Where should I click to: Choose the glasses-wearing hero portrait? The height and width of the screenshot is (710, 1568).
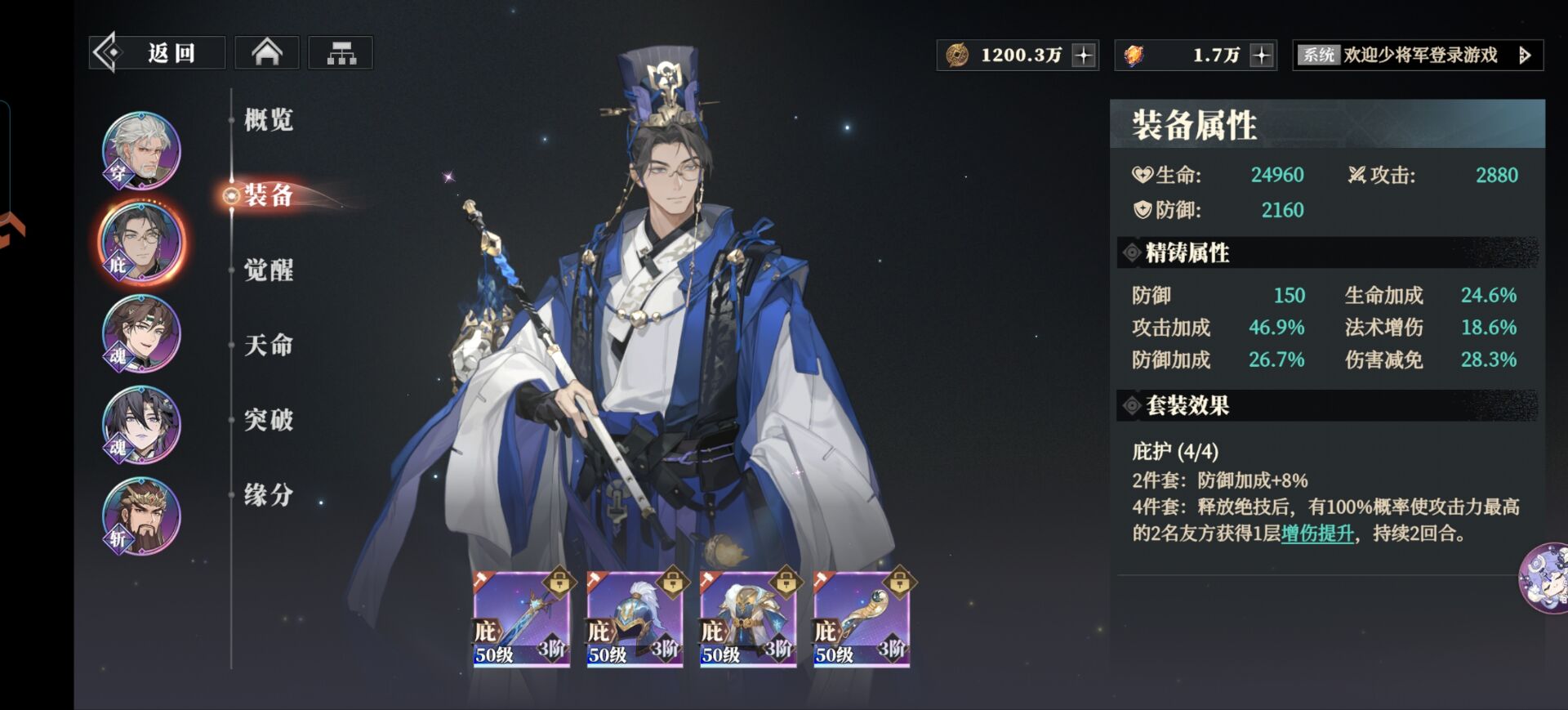click(141, 243)
